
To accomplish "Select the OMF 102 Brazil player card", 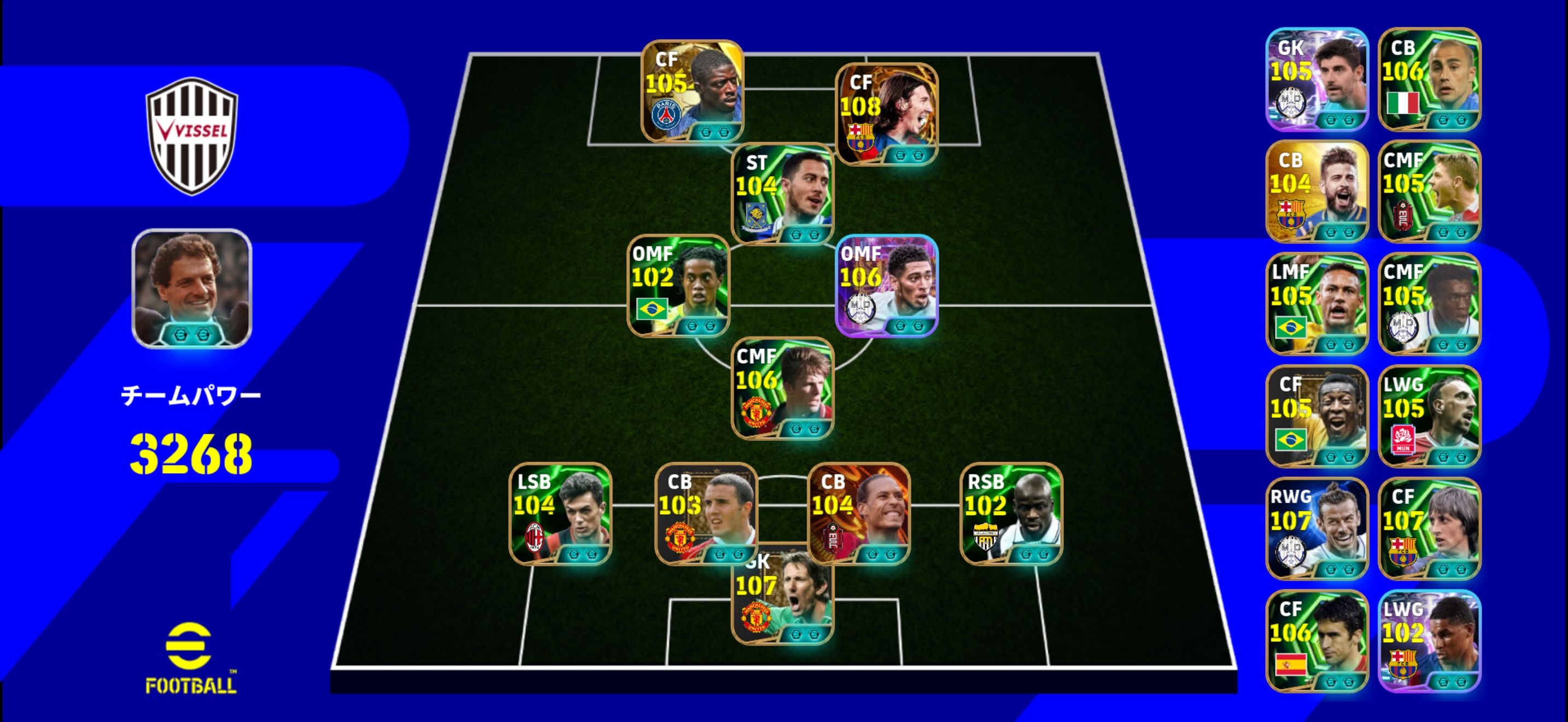I will (x=678, y=286).
